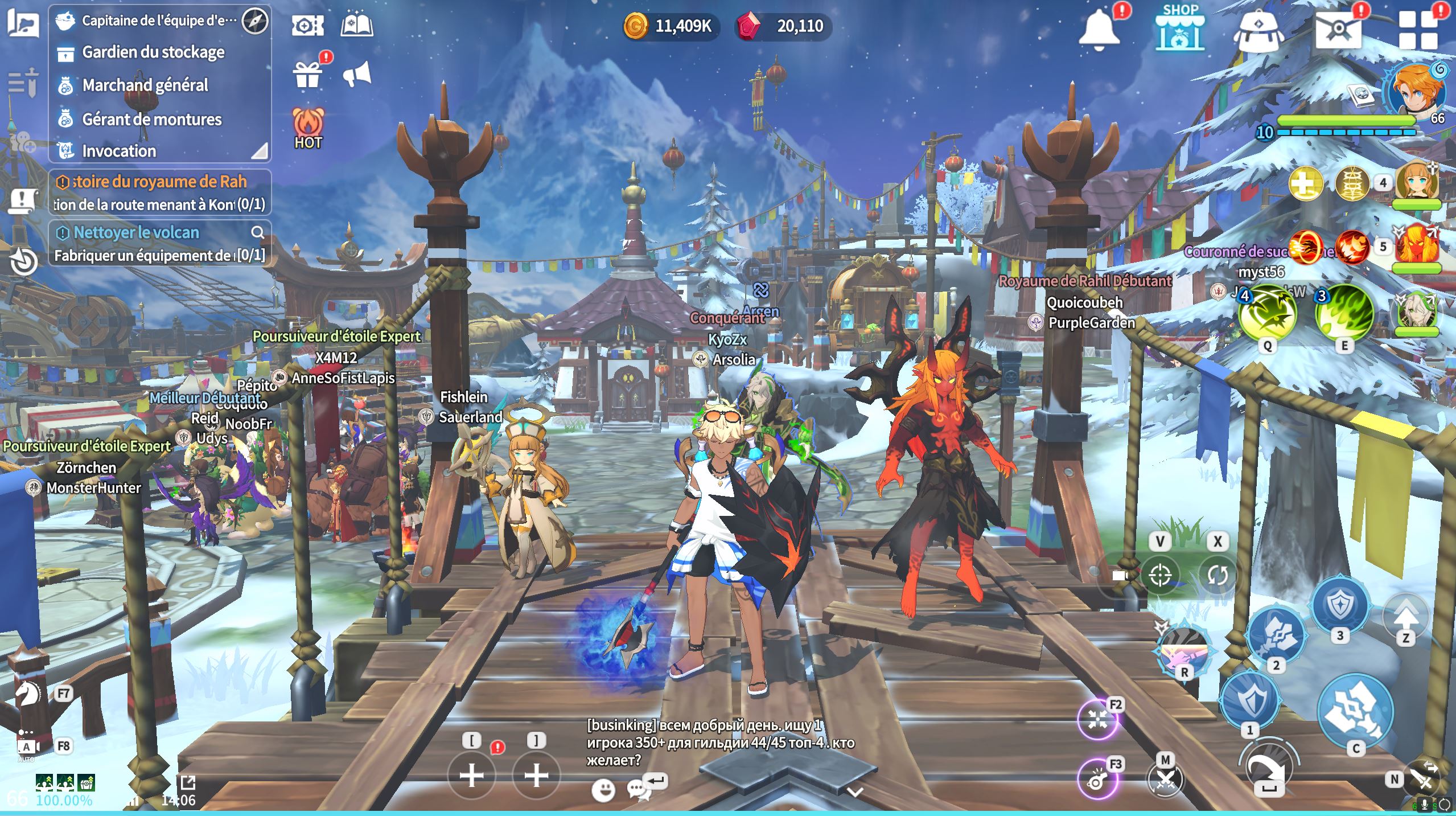Choose Marchand général in the NPC list
Image resolution: width=1456 pixels, height=816 pixels.
pos(145,85)
